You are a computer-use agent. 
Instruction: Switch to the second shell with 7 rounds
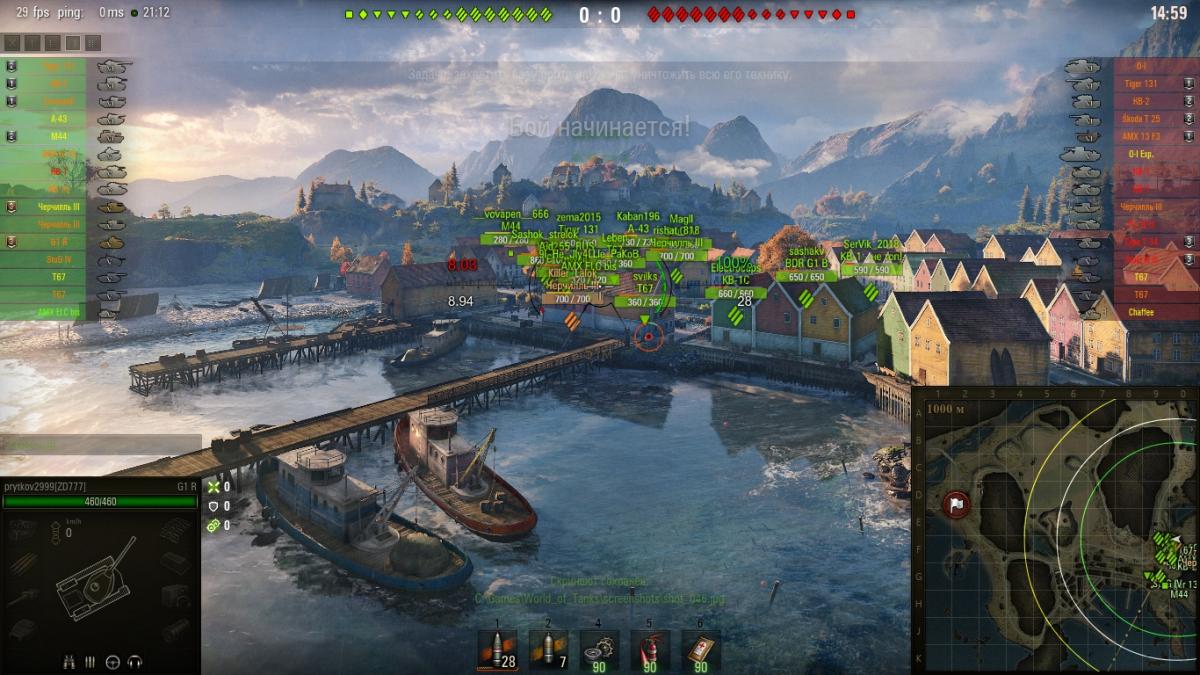pyautogui.click(x=547, y=649)
